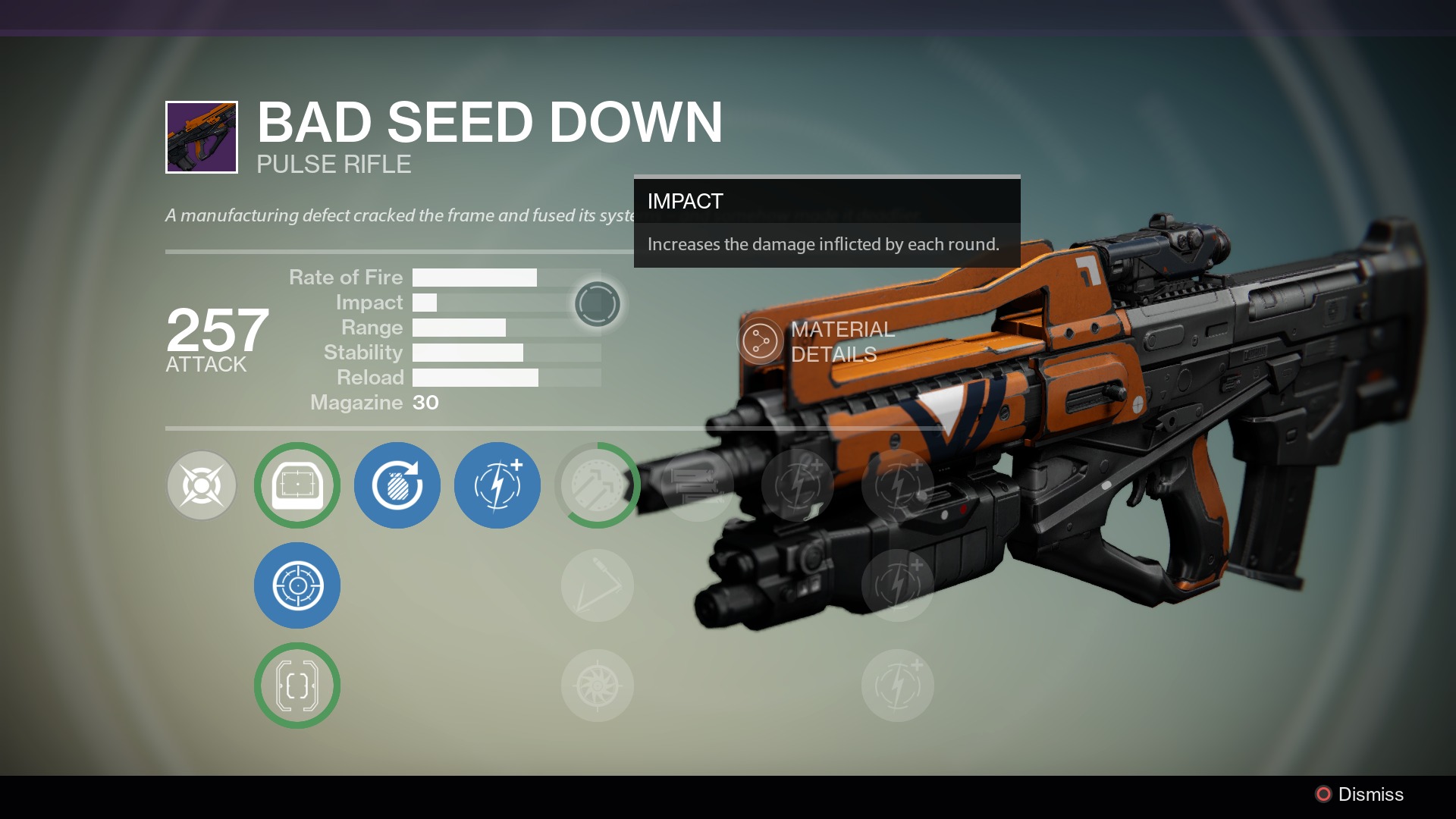Open Material Details via the node icon
The height and width of the screenshot is (819, 1456).
pos(760,340)
